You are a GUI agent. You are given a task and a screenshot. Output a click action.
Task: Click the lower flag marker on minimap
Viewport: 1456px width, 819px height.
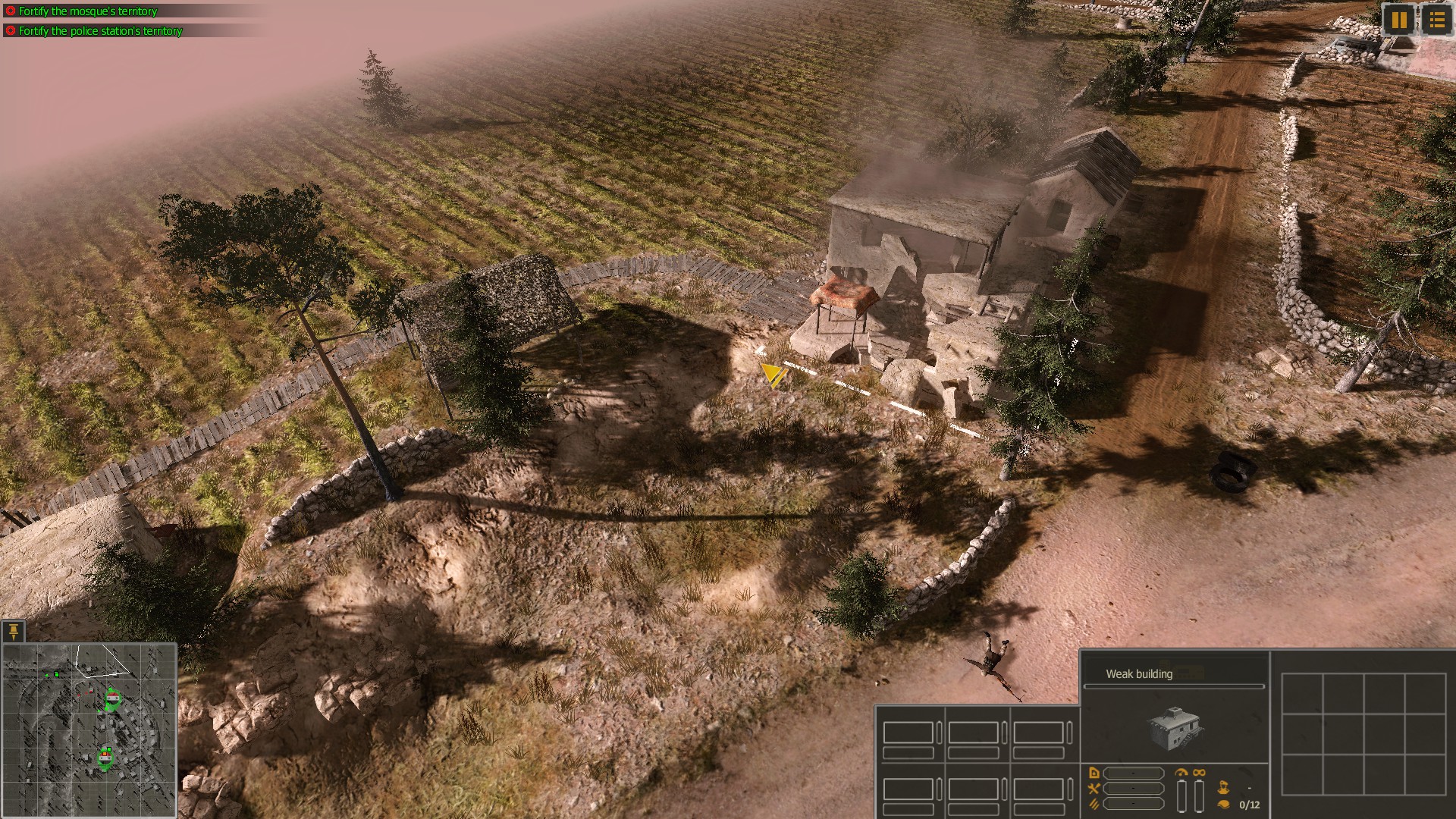point(105,756)
